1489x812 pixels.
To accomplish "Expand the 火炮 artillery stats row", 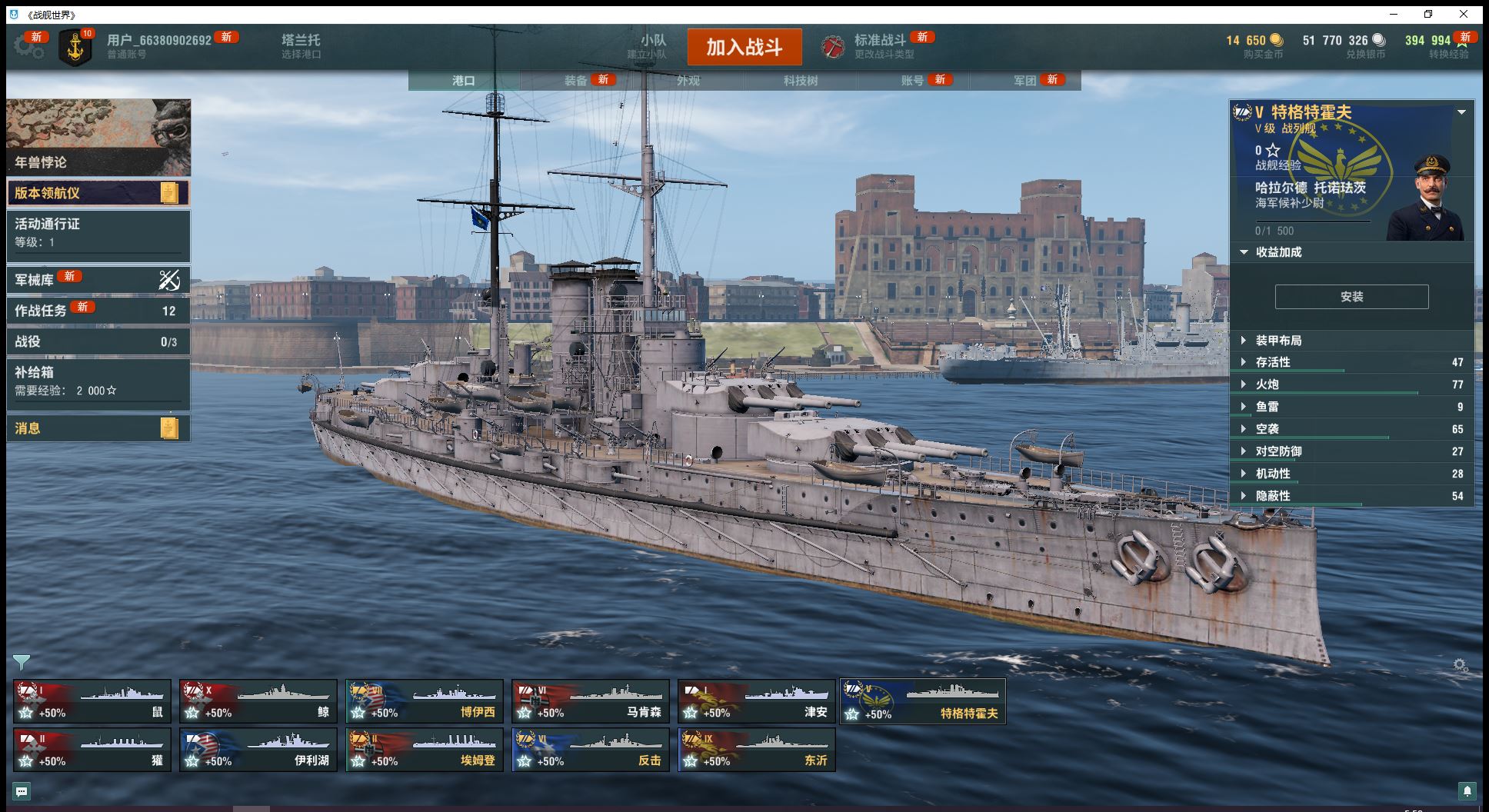I will click(x=1267, y=384).
